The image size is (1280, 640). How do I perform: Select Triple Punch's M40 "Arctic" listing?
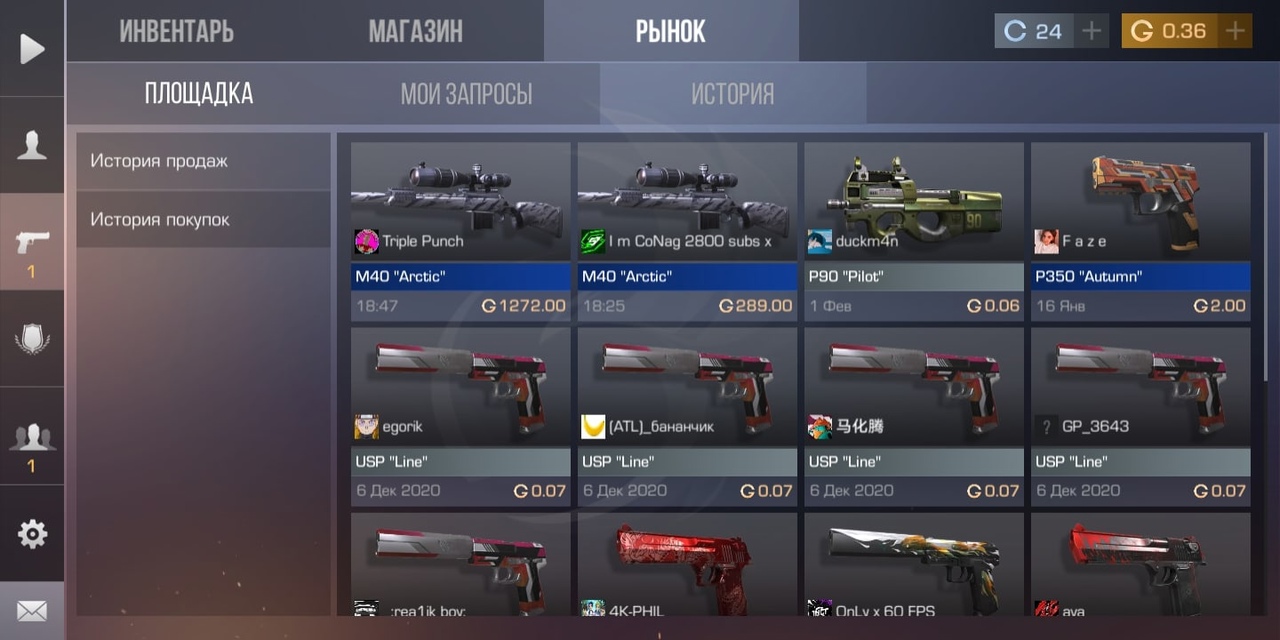(x=460, y=231)
